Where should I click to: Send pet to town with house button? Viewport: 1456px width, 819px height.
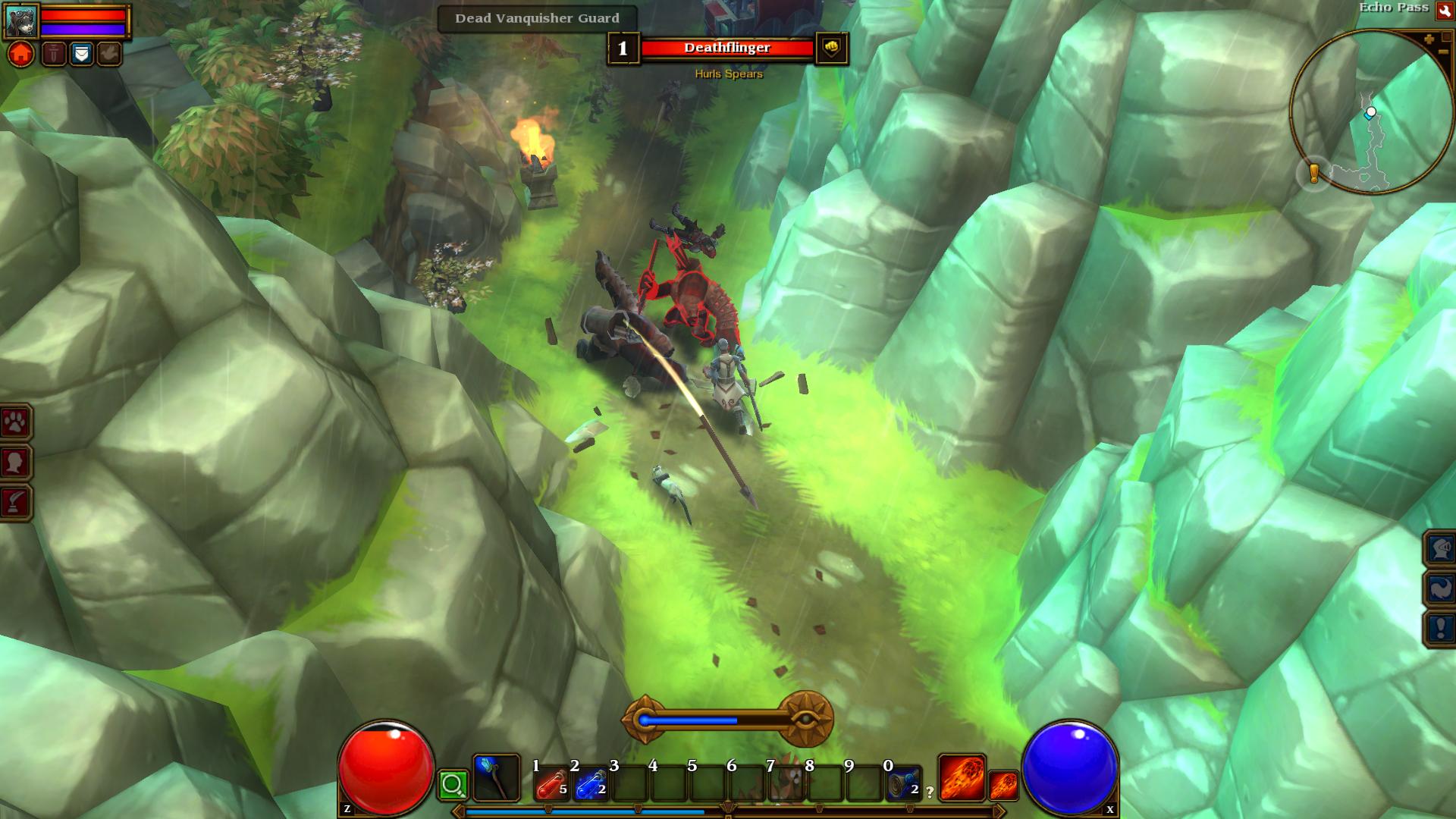pos(21,54)
